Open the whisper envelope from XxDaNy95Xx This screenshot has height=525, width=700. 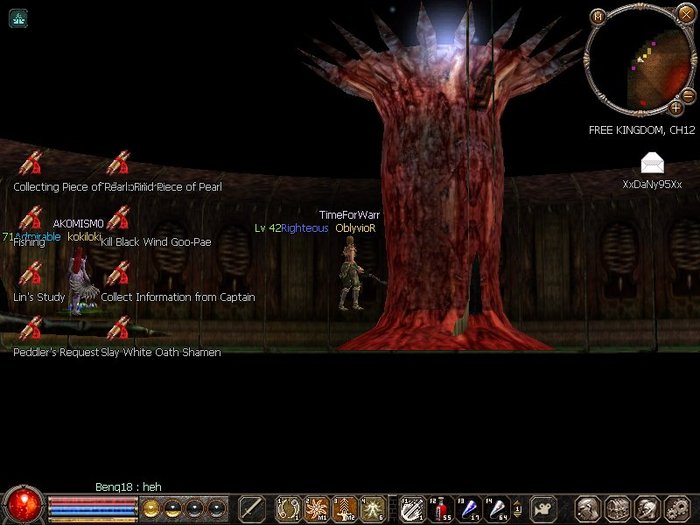652,163
